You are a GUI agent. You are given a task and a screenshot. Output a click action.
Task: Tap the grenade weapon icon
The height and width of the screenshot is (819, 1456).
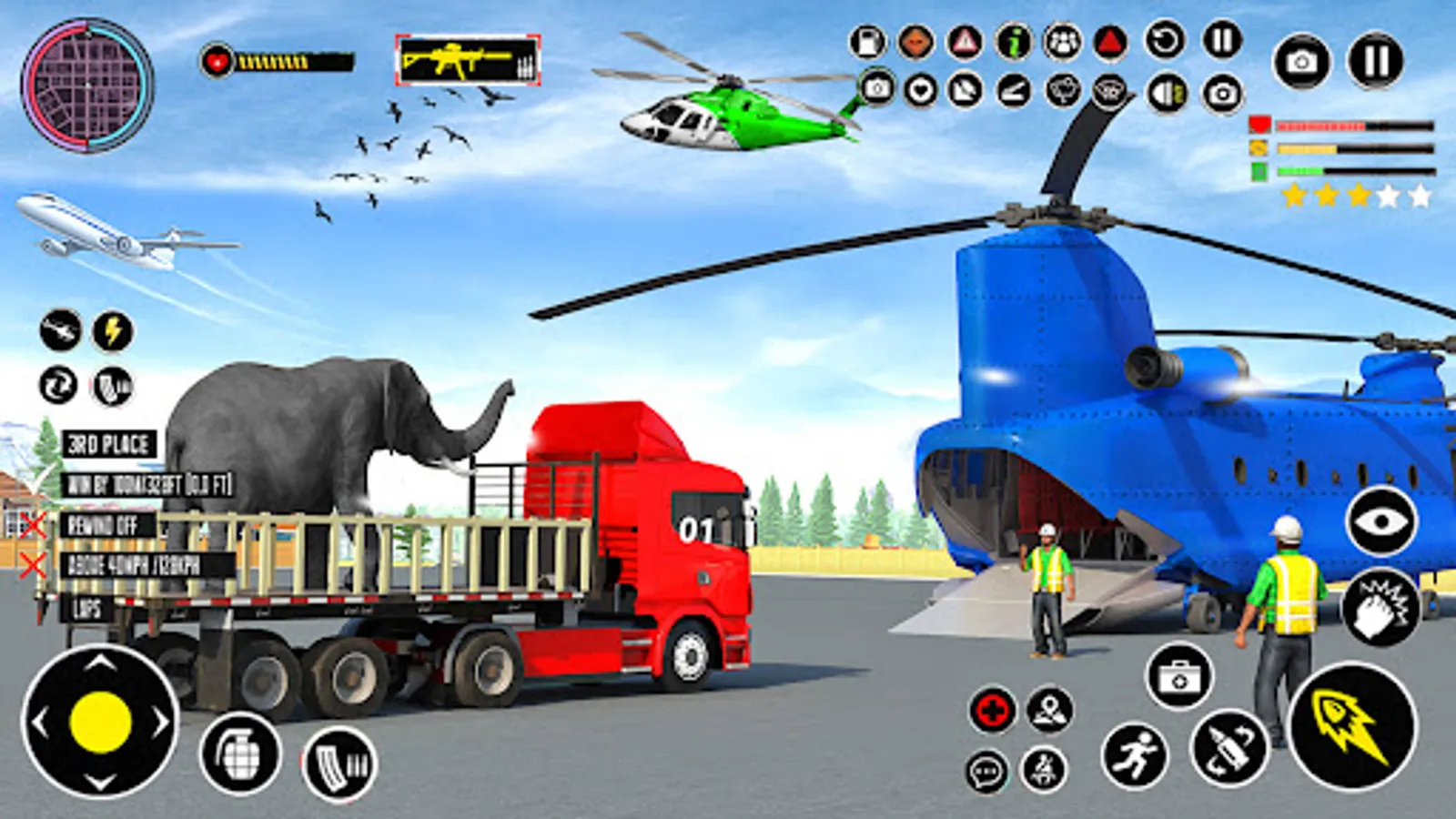(238, 757)
